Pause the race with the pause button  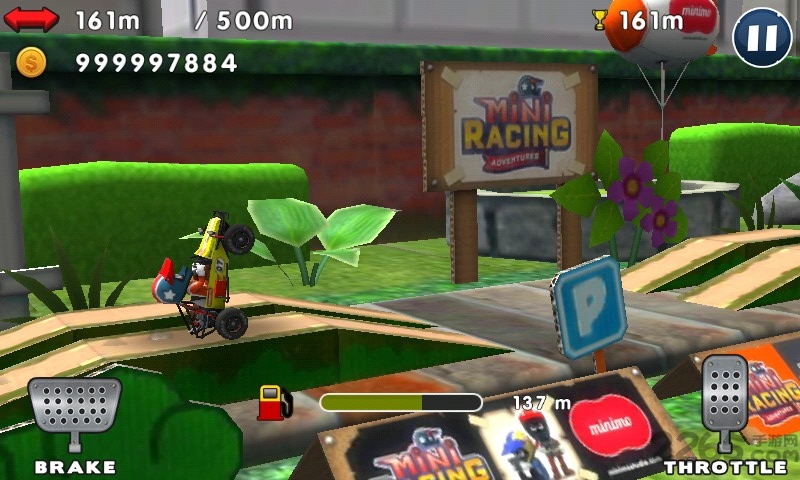pos(761,39)
